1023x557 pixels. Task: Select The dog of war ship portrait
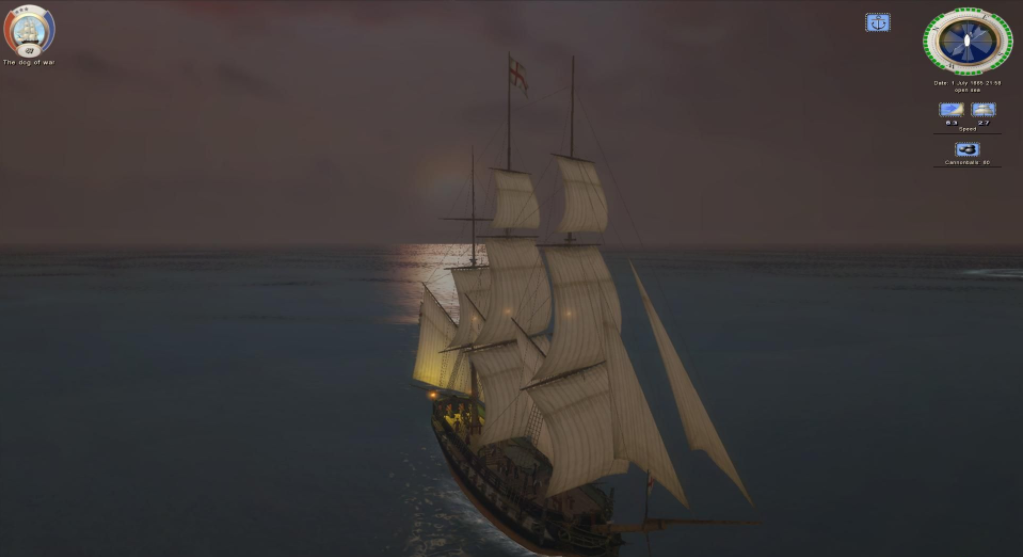point(29,30)
